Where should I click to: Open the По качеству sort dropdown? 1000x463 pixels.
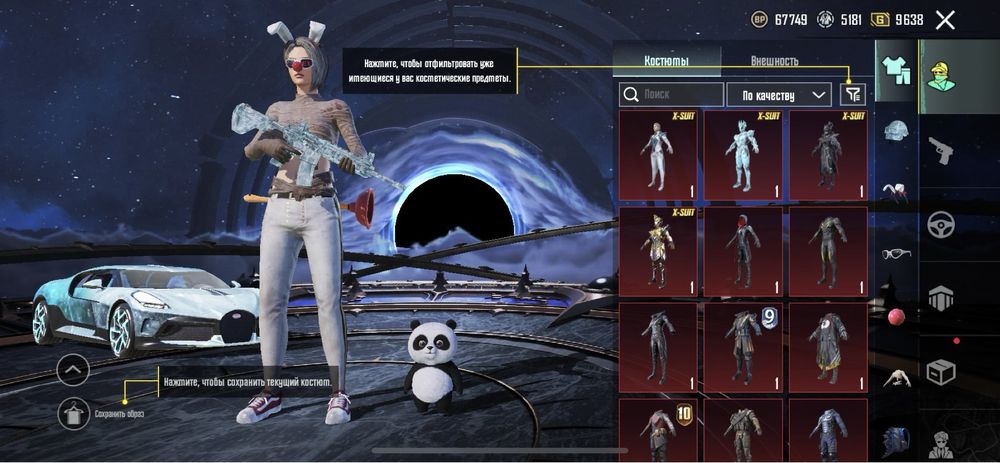point(778,95)
